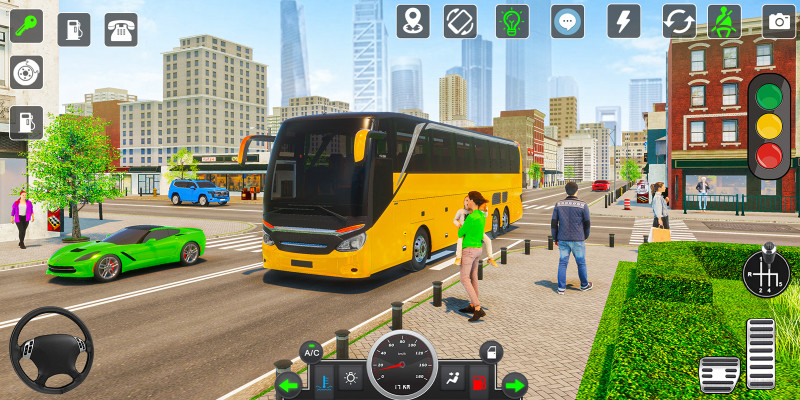Toggle the headlight dashboard button
800x400 pixels.
[351, 378]
